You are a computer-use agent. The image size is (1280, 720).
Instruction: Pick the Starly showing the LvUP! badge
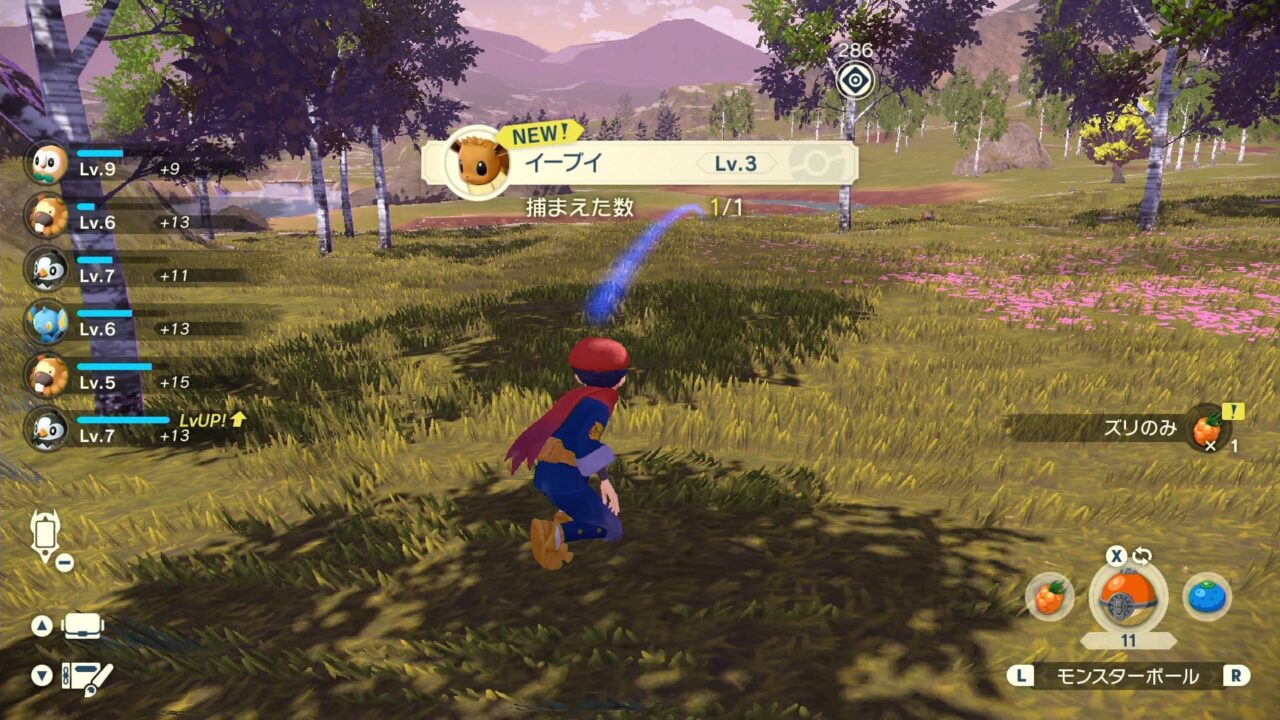(x=47, y=429)
